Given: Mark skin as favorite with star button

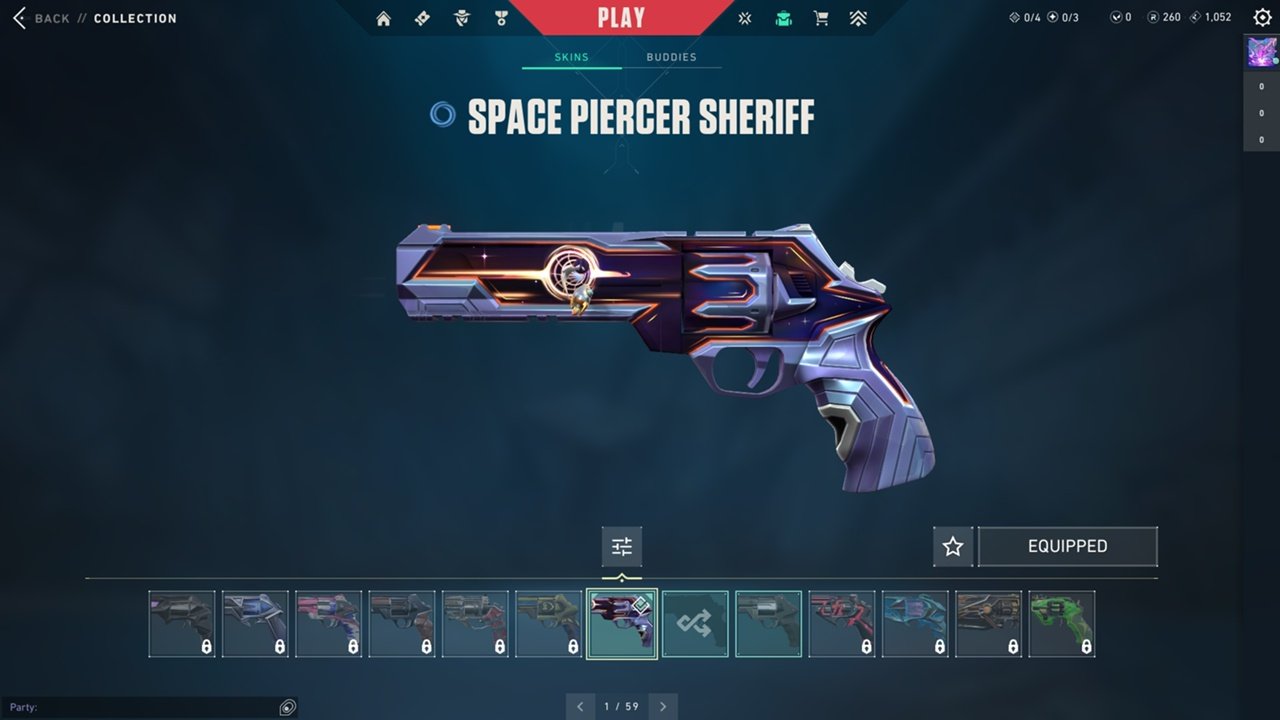Looking at the screenshot, I should coord(953,547).
